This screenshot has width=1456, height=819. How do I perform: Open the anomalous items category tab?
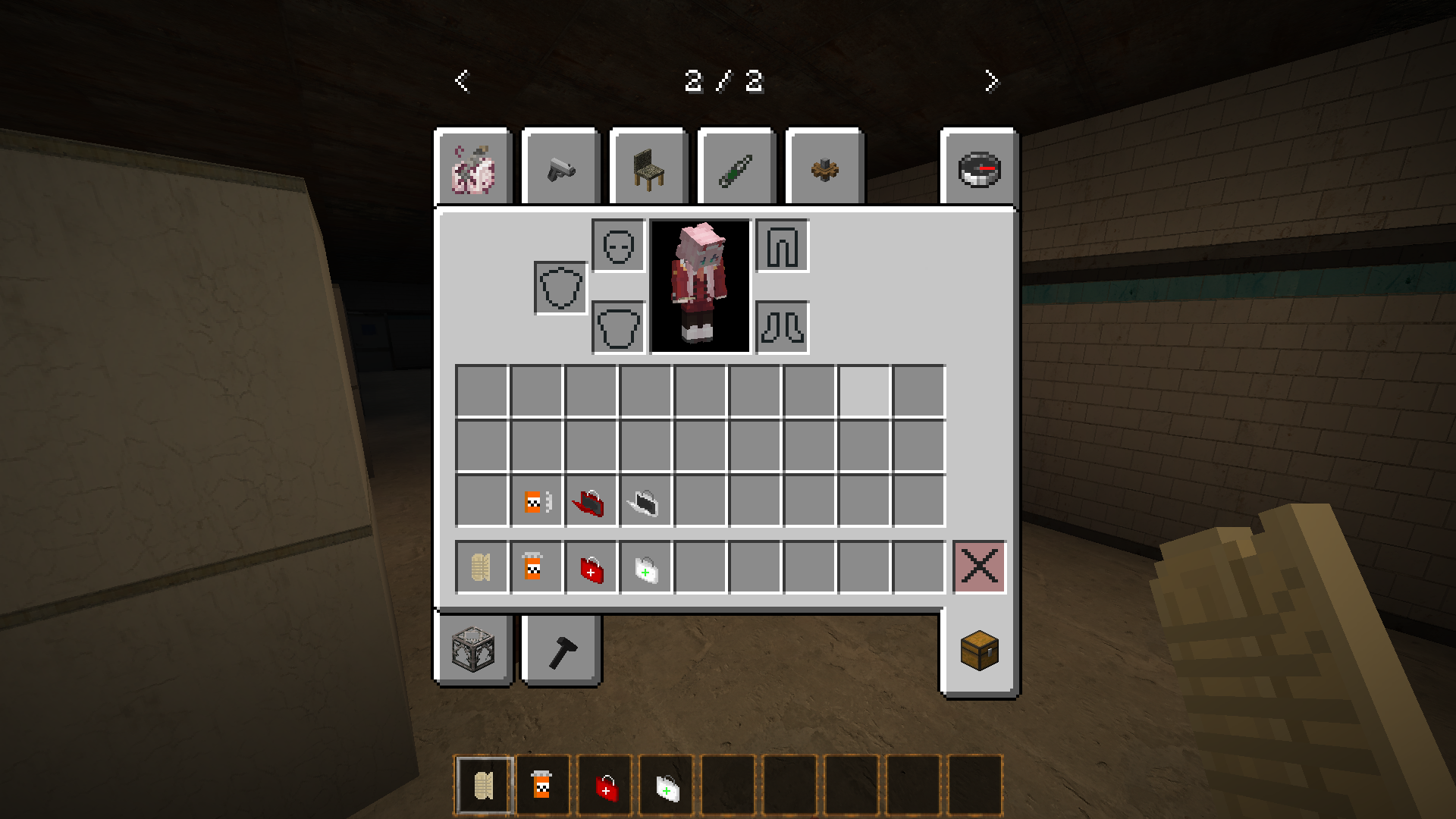point(474,167)
